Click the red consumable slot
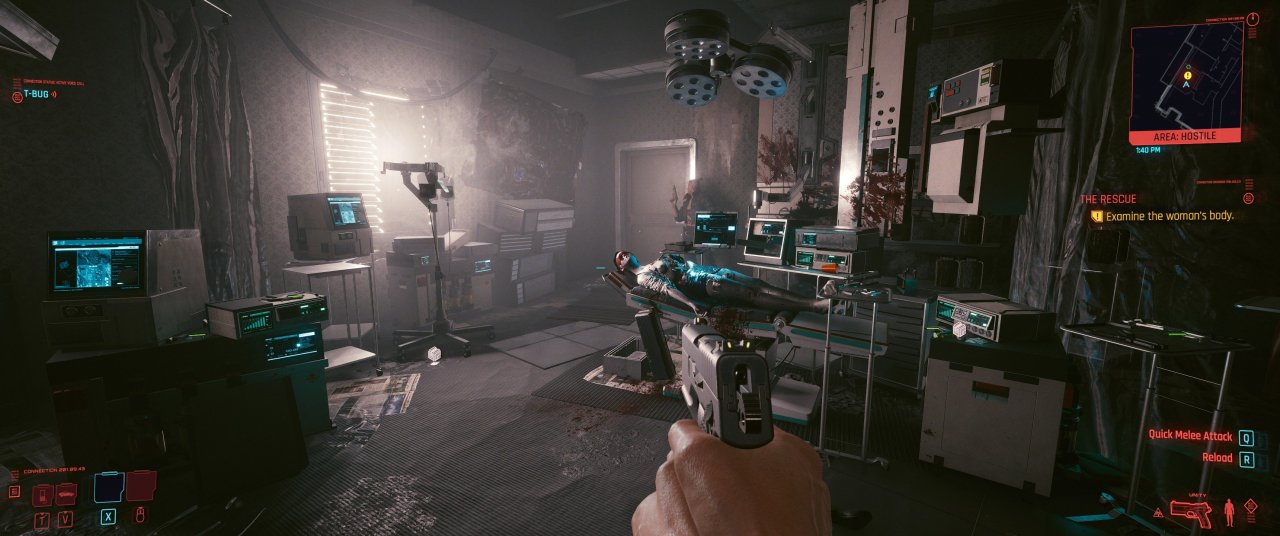This screenshot has width=1280, height=536. pos(141,487)
